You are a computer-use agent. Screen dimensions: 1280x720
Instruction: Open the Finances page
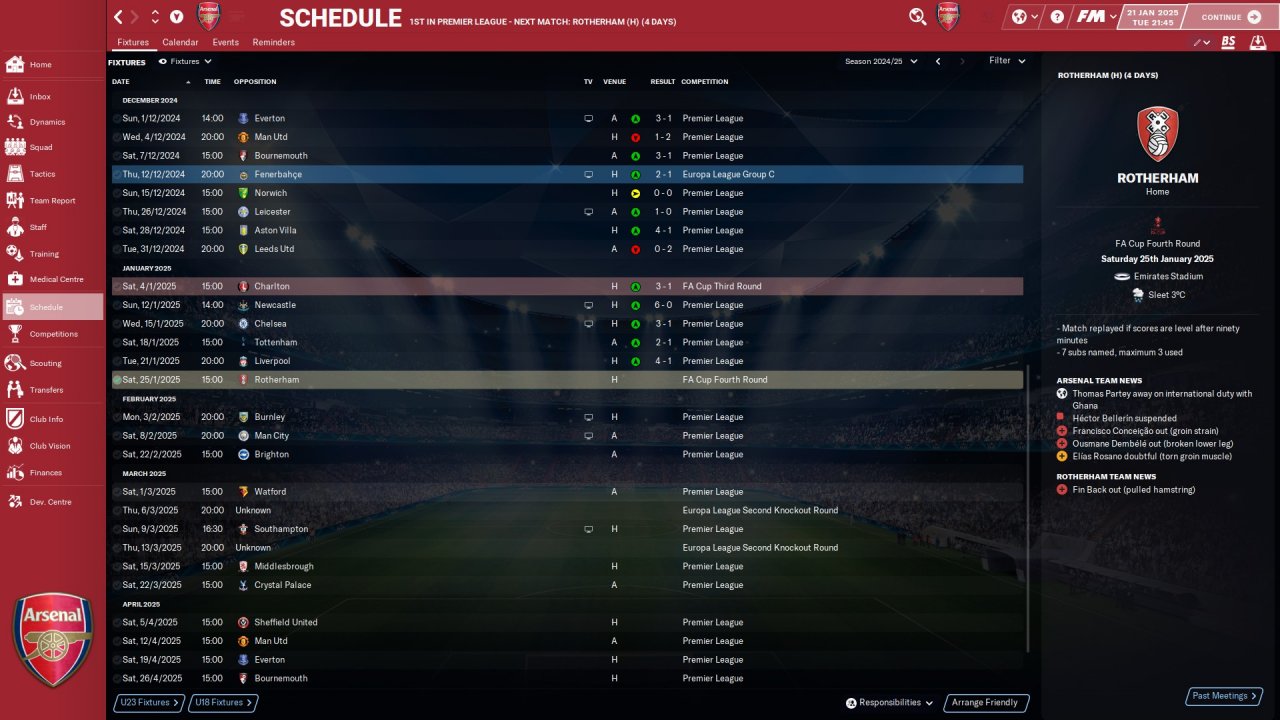tap(45, 473)
